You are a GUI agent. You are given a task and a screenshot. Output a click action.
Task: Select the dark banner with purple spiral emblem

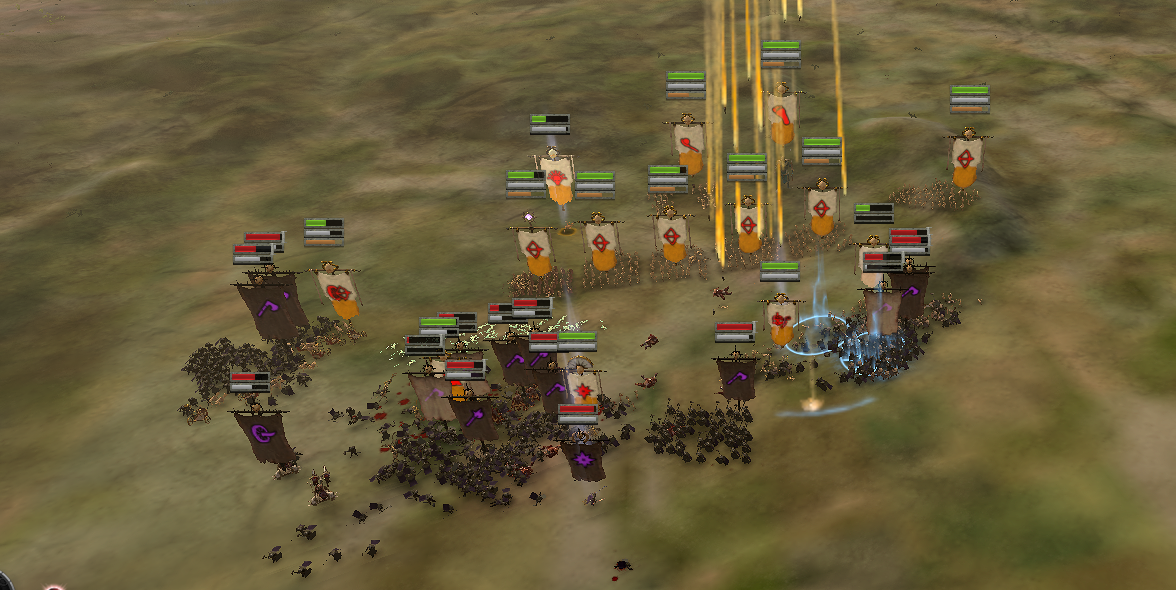pyautogui.click(x=264, y=433)
